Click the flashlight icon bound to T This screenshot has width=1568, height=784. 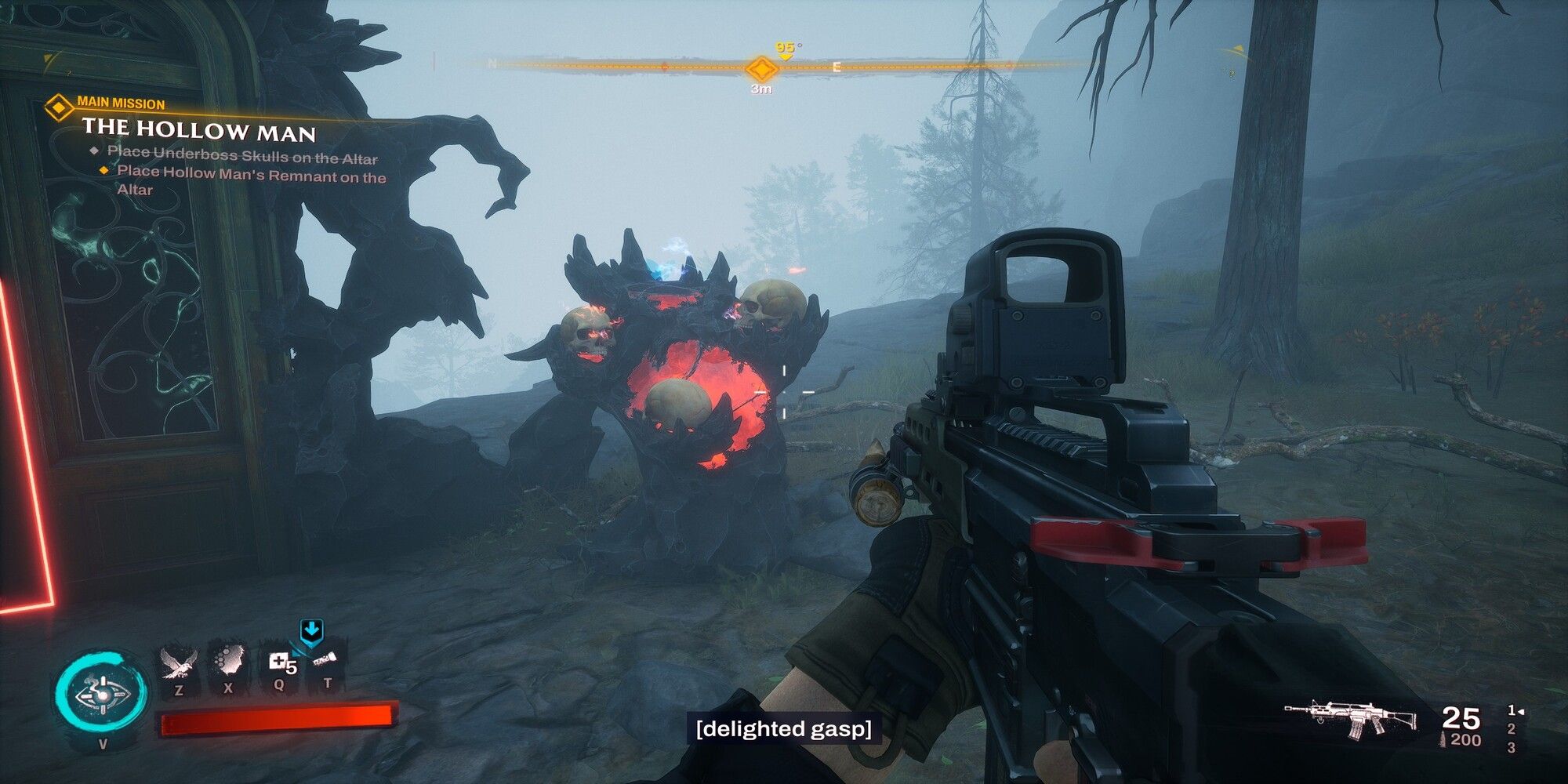pos(325,661)
